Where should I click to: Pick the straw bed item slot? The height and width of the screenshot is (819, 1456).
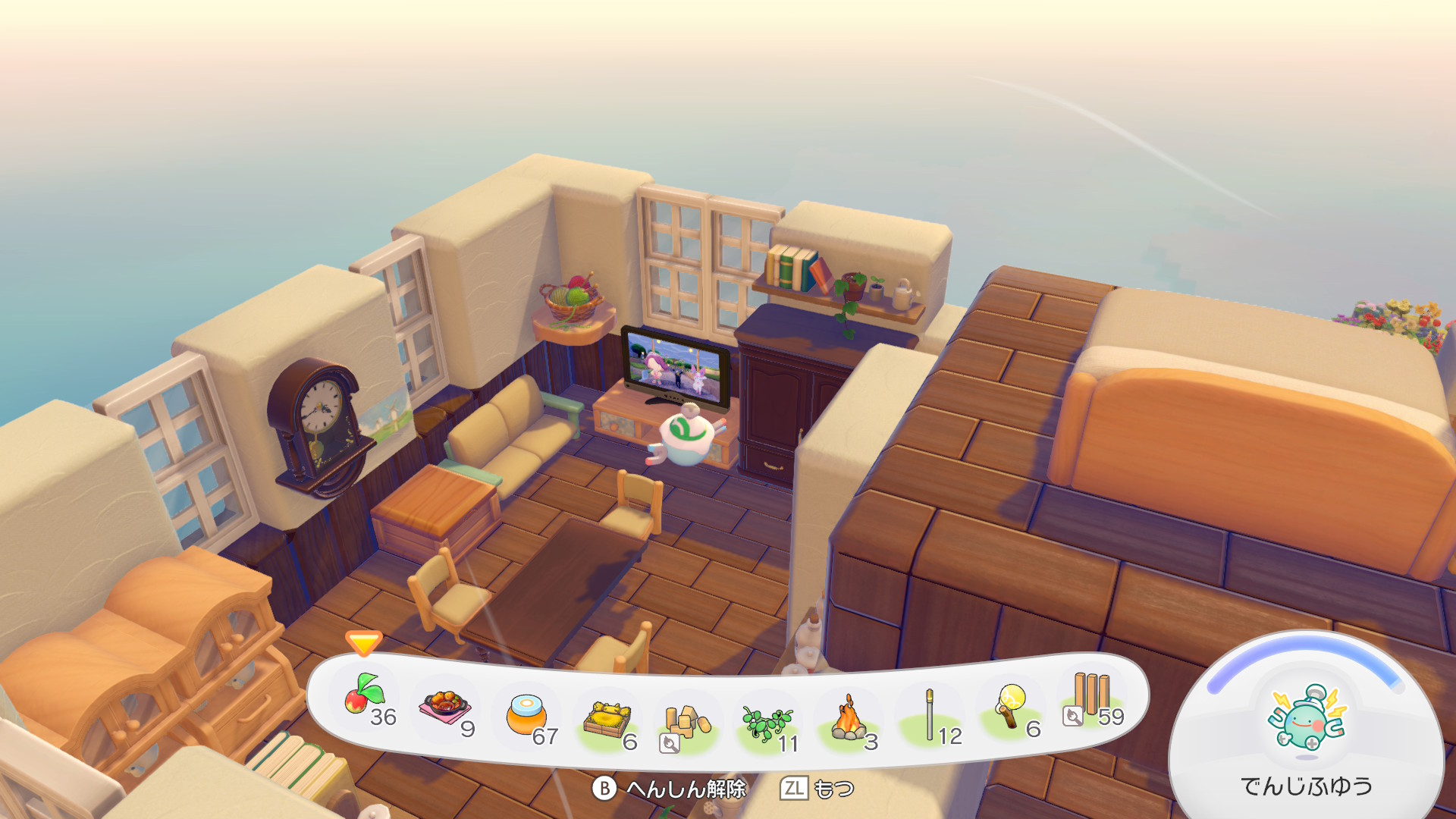pyautogui.click(x=607, y=720)
